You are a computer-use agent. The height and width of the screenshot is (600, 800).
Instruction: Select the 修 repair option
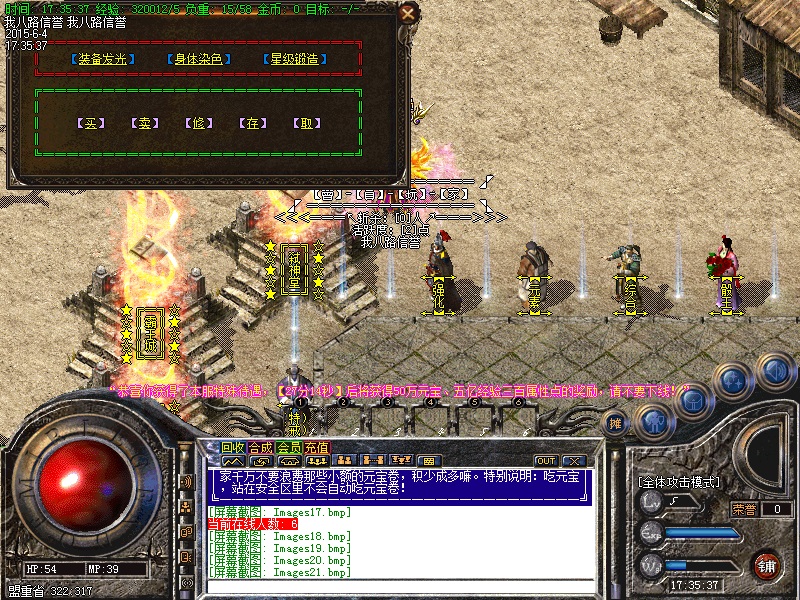(x=200, y=124)
